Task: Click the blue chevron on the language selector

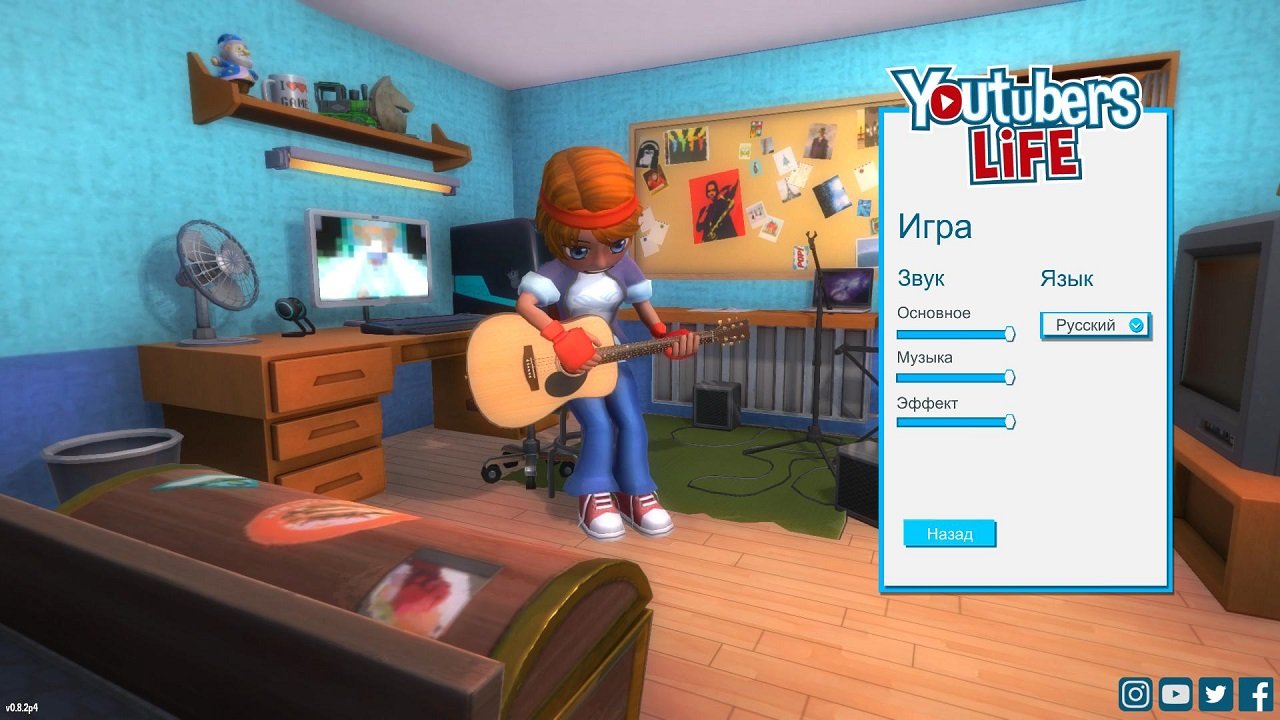Action: point(1138,325)
